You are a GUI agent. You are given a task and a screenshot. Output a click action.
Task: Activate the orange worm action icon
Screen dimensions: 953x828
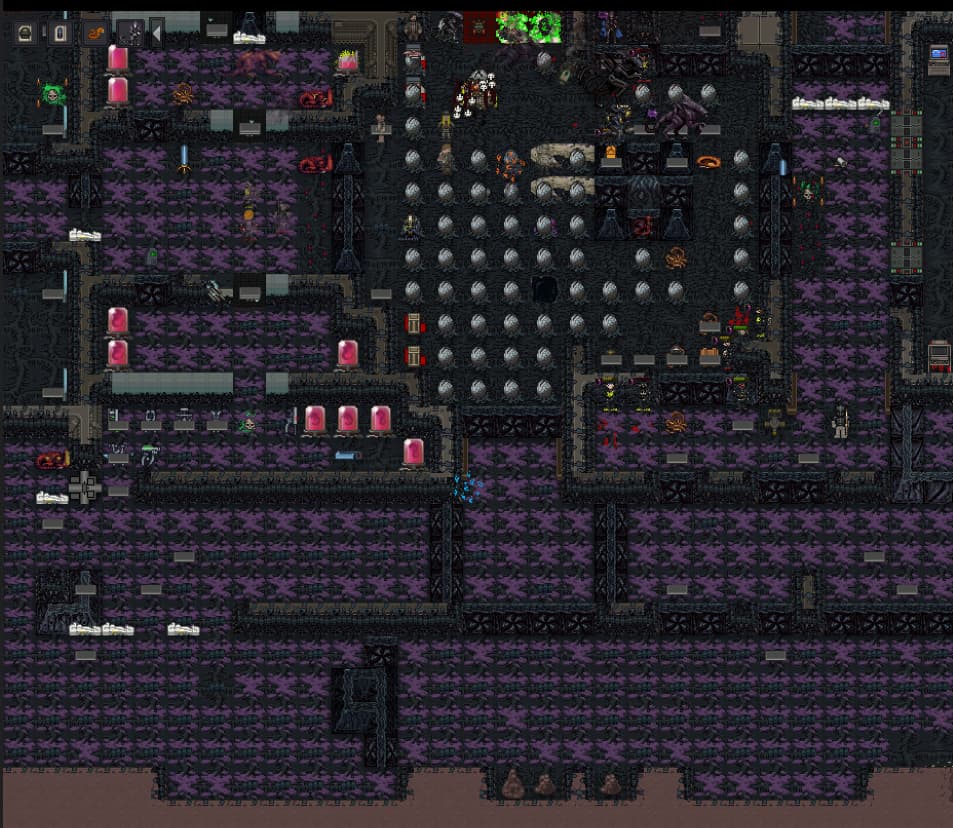(96, 33)
